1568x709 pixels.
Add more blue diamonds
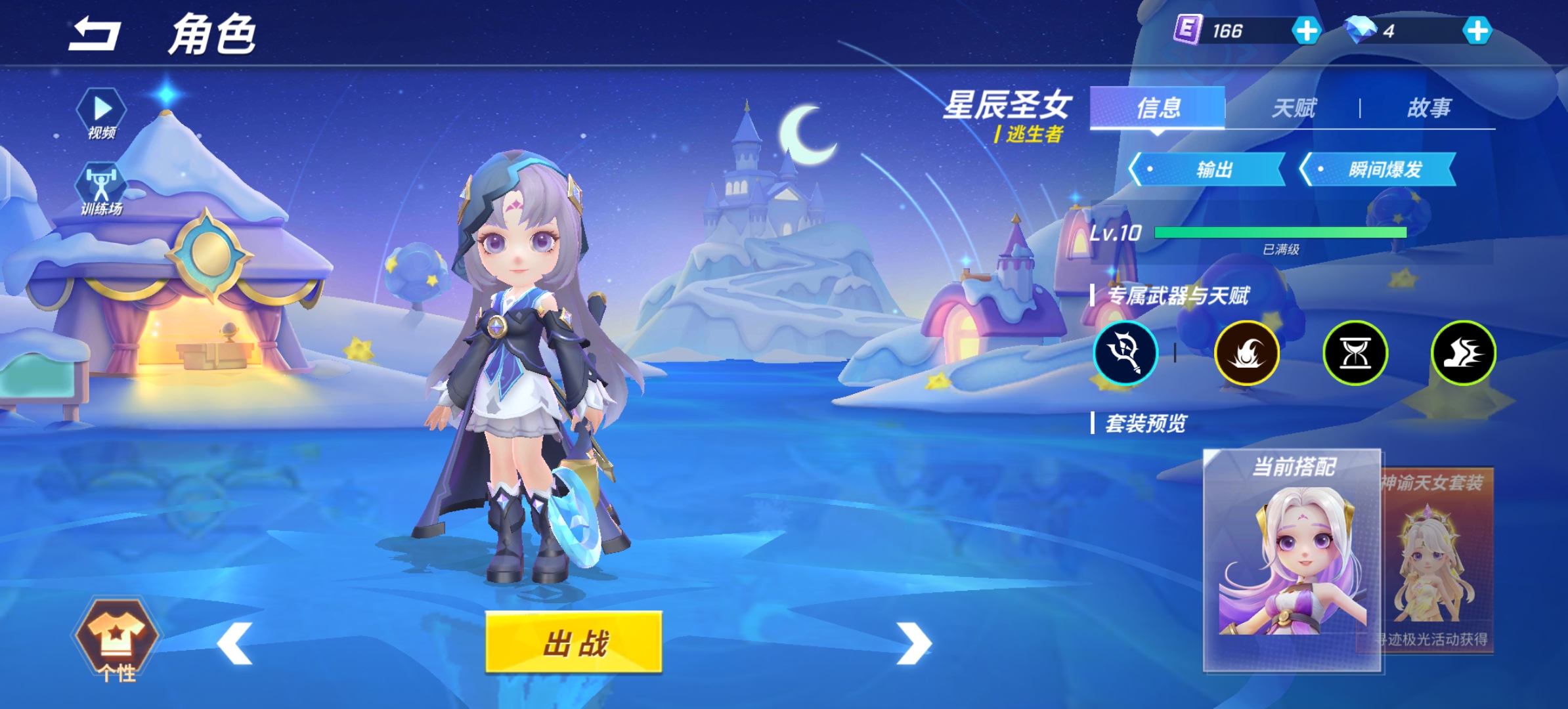click(1477, 31)
